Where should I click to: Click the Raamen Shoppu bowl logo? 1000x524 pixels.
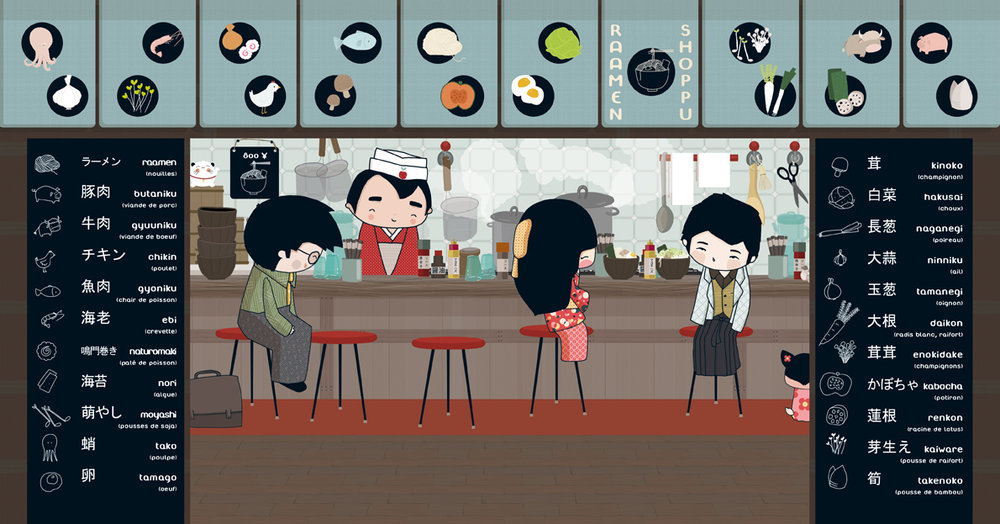[x=651, y=71]
